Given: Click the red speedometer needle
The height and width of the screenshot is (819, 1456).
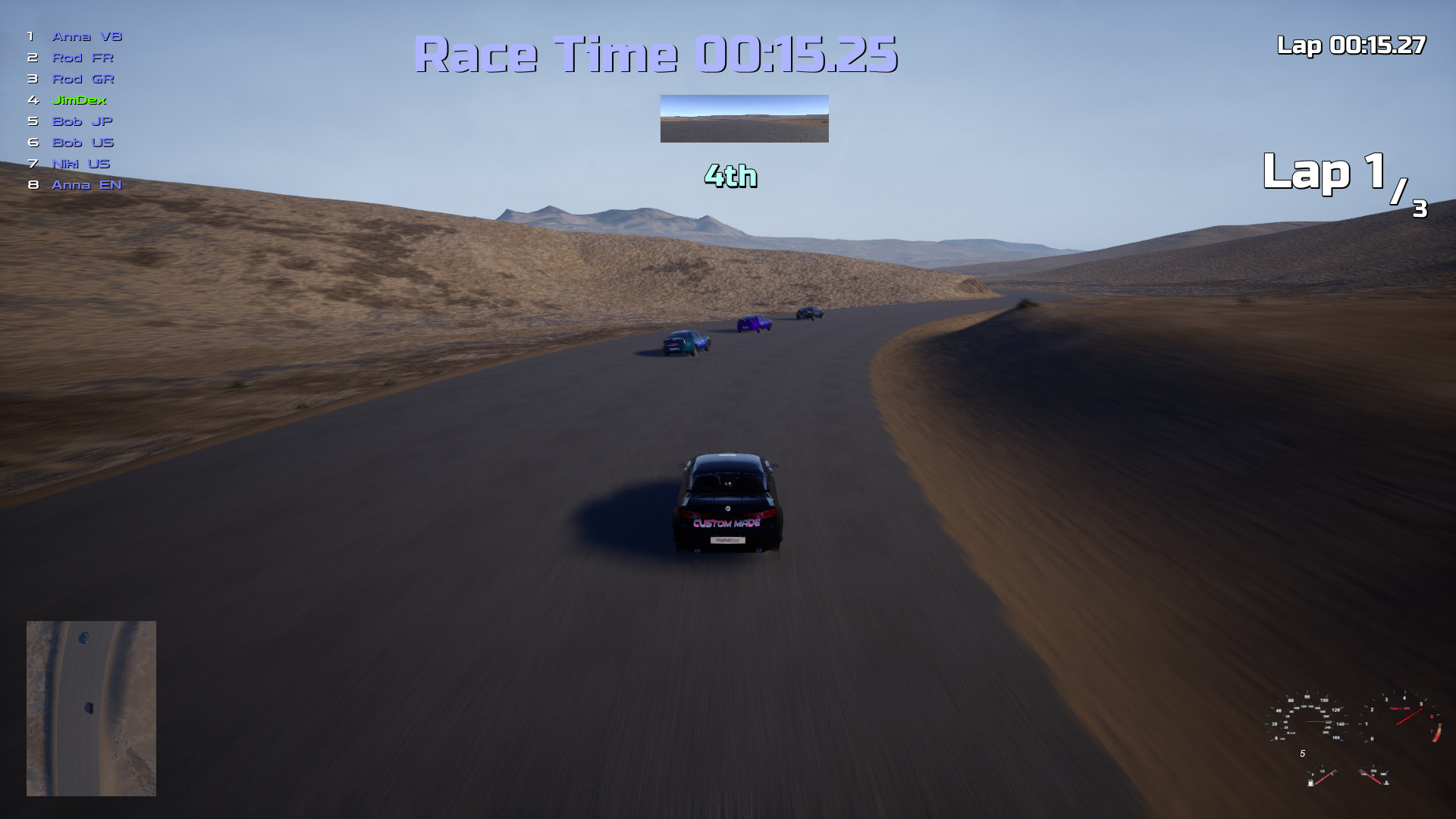Looking at the screenshot, I should pyautogui.click(x=1319, y=721).
